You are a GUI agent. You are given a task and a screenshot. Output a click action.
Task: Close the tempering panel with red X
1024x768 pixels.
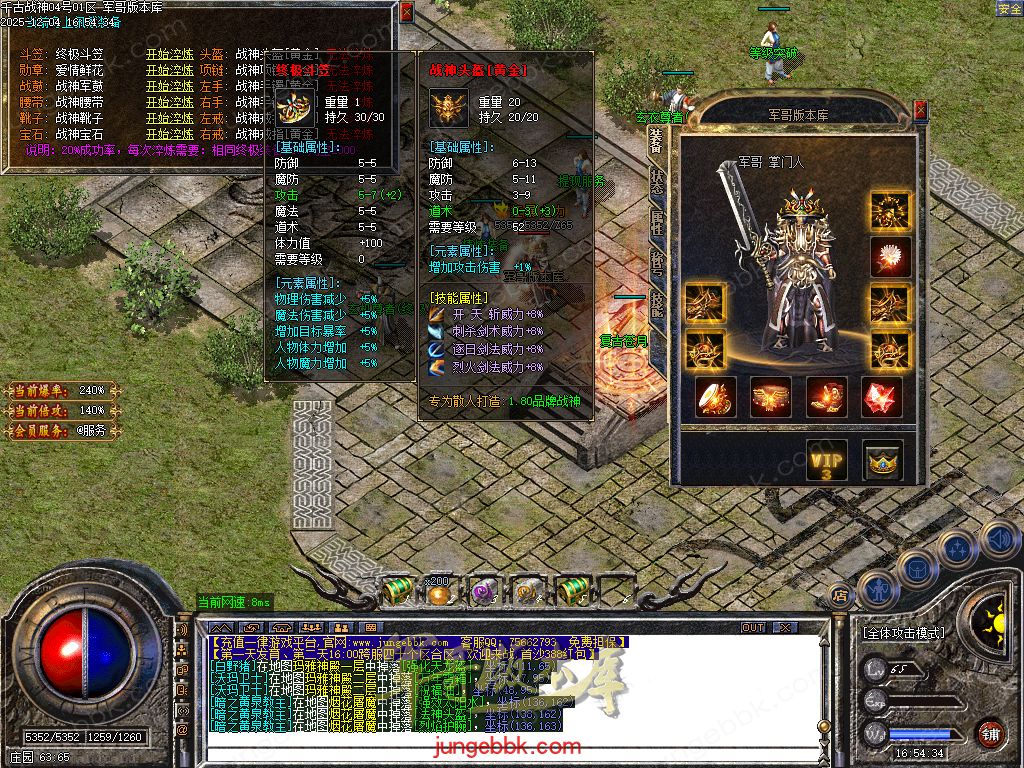click(x=406, y=12)
